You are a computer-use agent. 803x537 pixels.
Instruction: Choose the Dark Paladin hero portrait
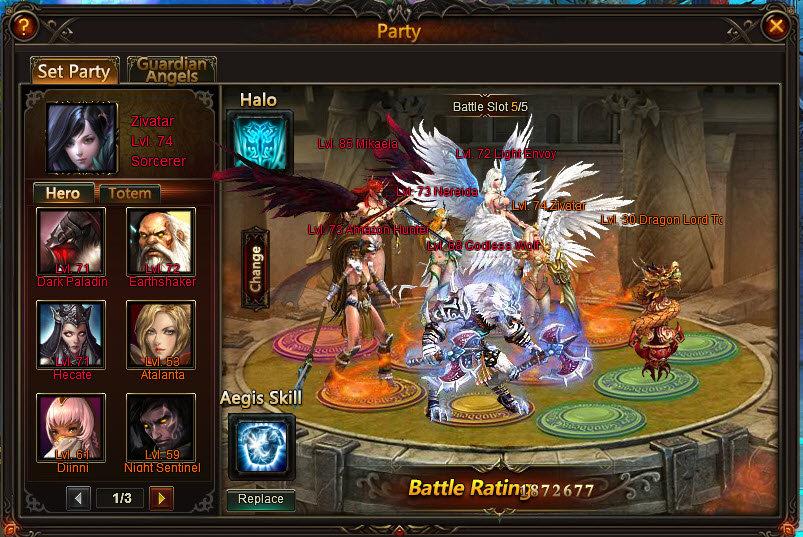click(71, 242)
